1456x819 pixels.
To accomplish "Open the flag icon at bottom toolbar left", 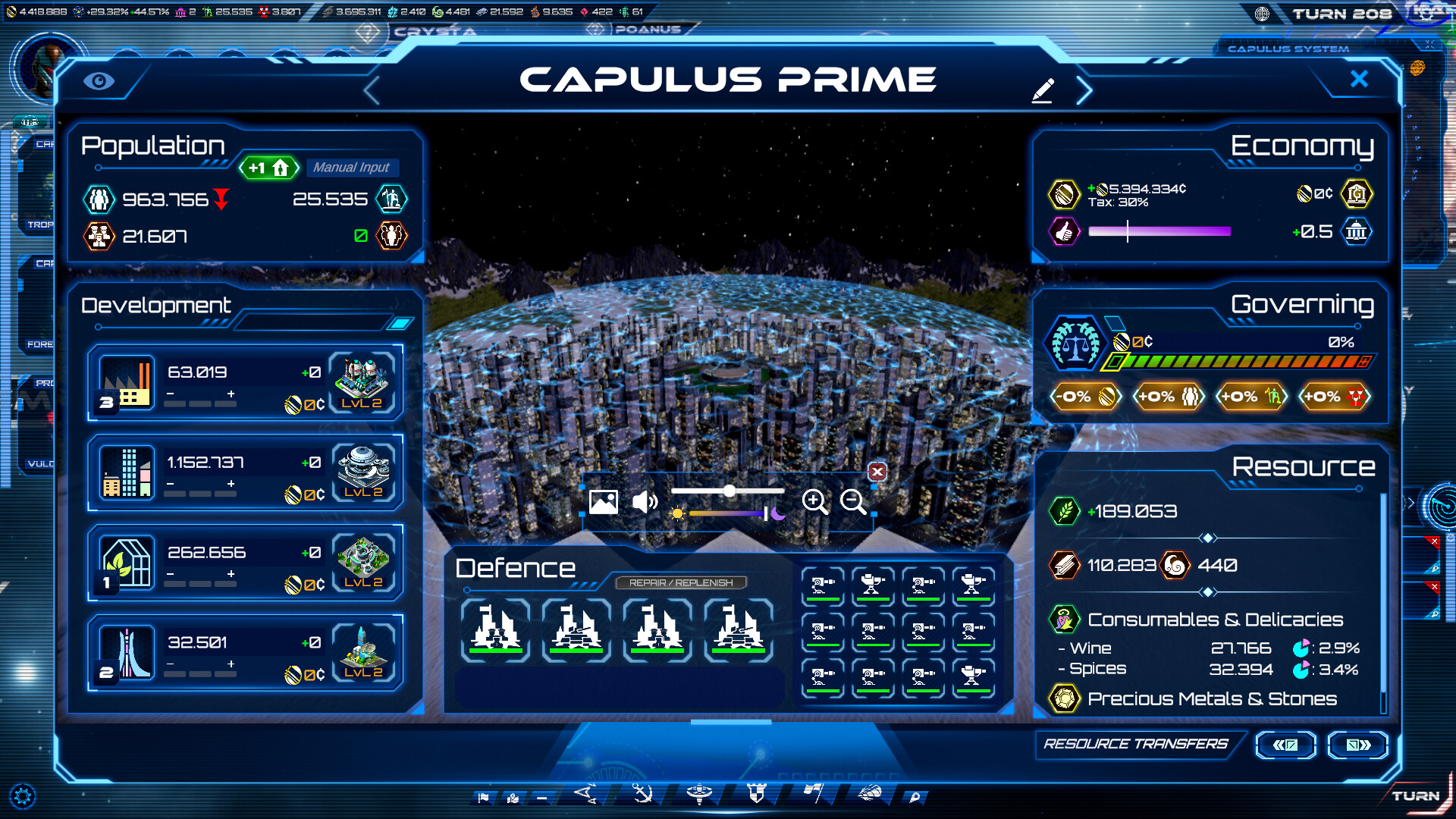I will 484,797.
